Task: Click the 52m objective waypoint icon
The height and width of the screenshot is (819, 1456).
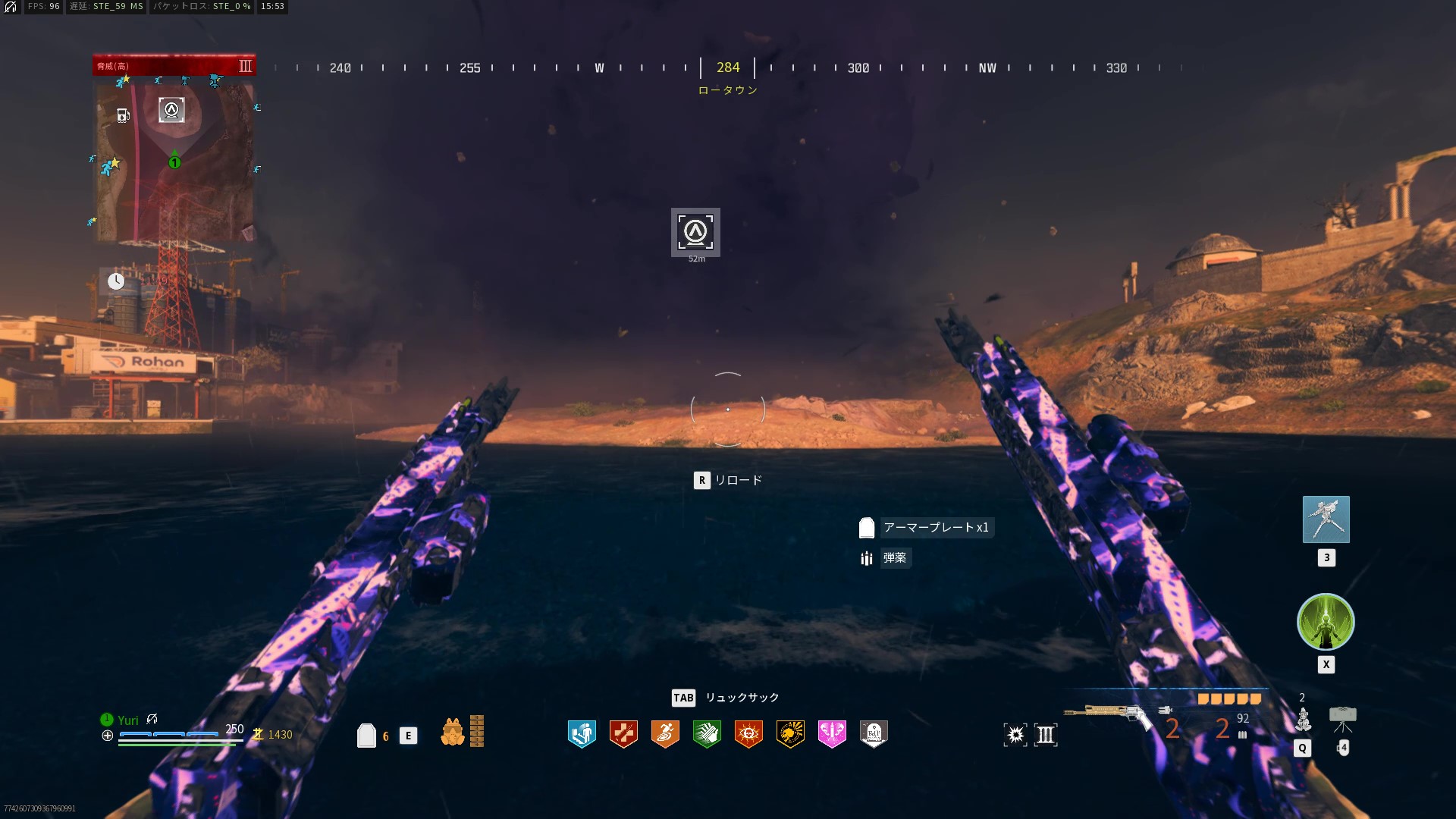Action: tap(695, 232)
